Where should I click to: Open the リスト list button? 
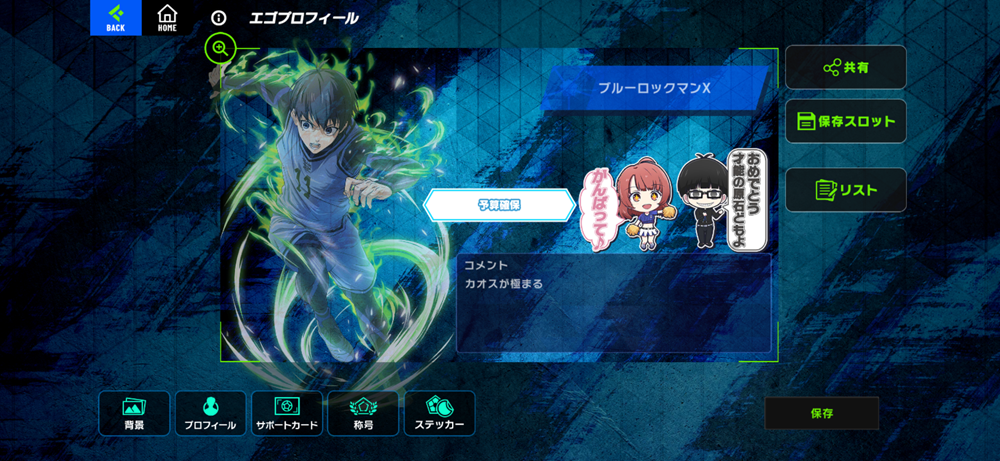tap(845, 190)
